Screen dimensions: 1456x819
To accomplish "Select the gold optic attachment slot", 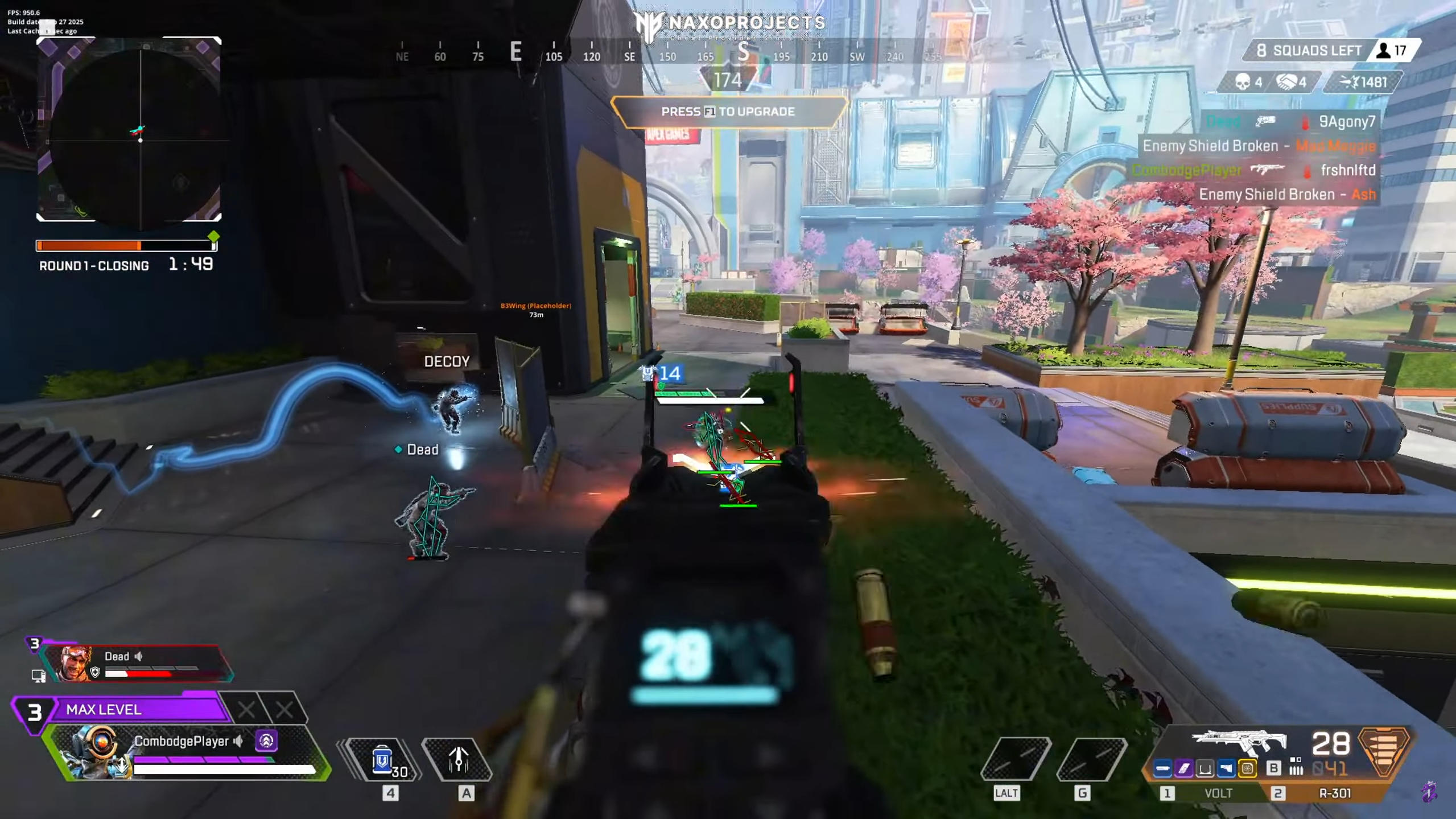I will point(1247,769).
